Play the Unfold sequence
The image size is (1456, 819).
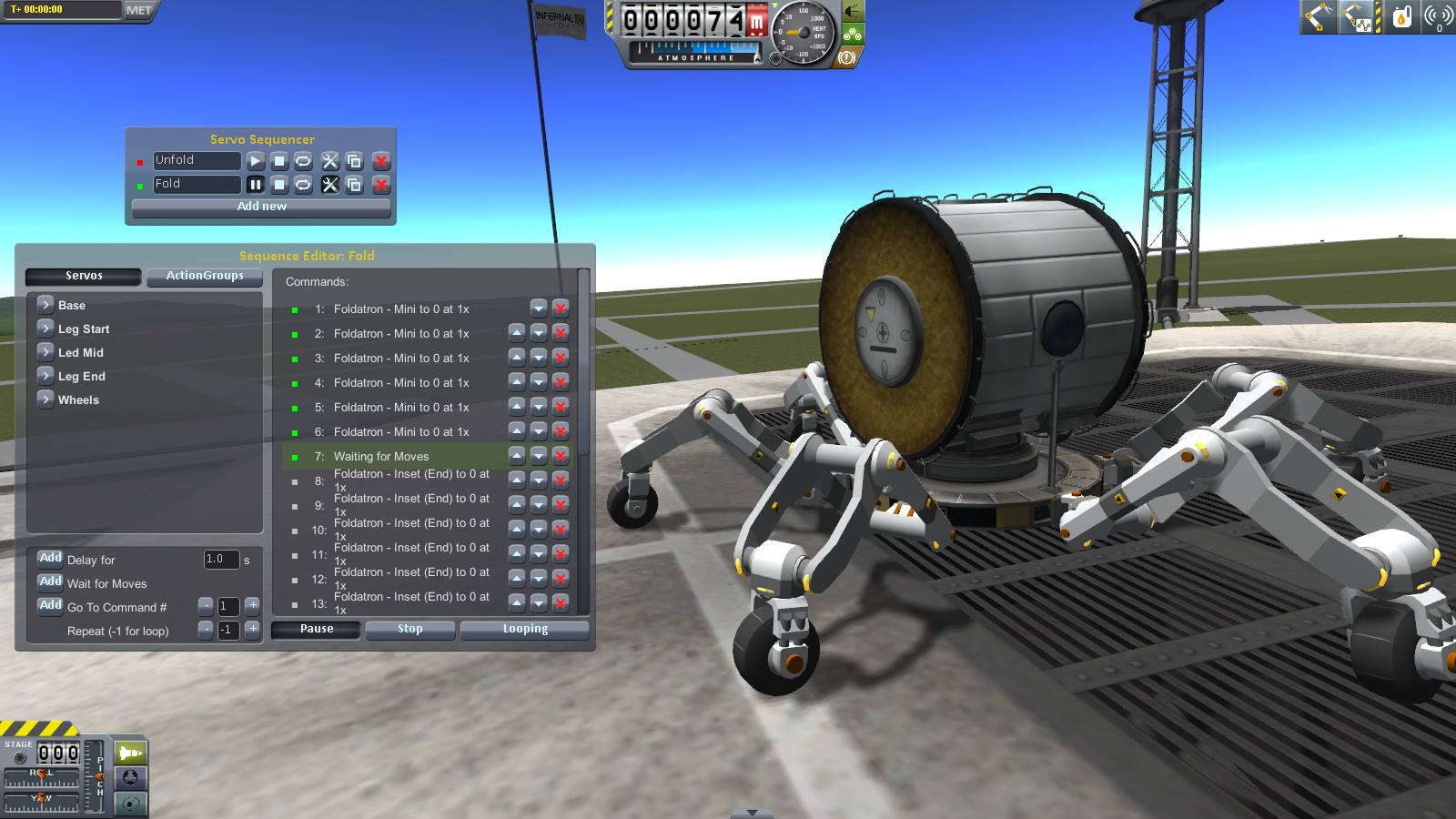coord(256,161)
